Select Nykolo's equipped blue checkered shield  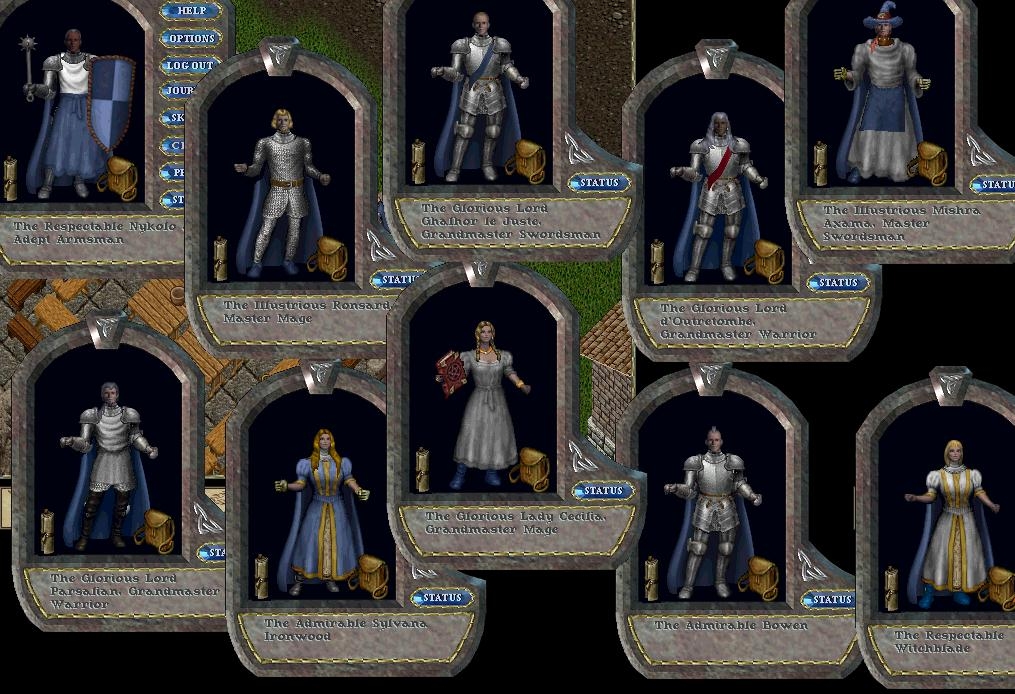[110, 103]
